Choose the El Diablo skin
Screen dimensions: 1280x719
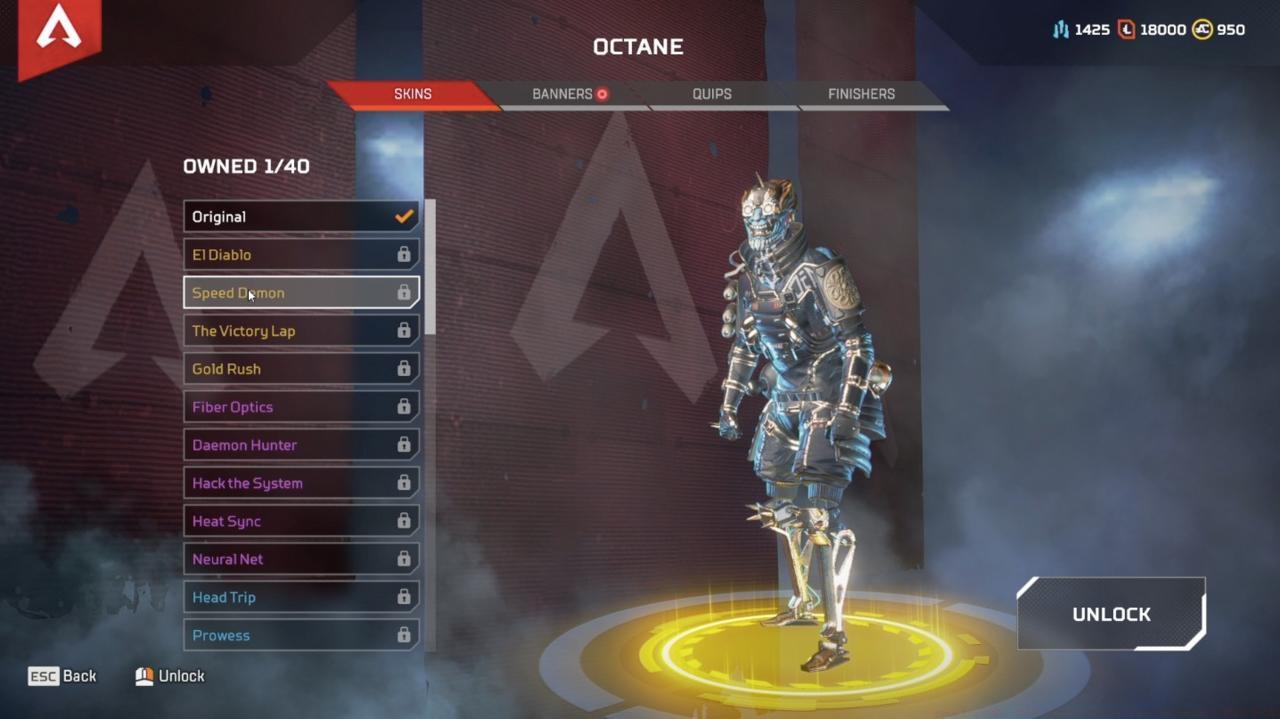[300, 255]
